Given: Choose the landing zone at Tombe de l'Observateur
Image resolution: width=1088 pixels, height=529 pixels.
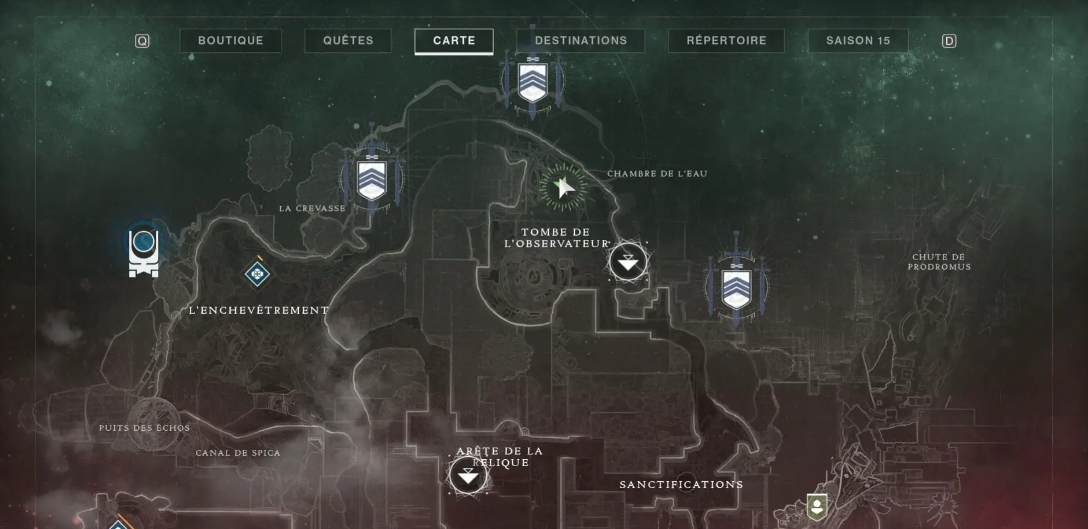Looking at the screenshot, I should 628,262.
